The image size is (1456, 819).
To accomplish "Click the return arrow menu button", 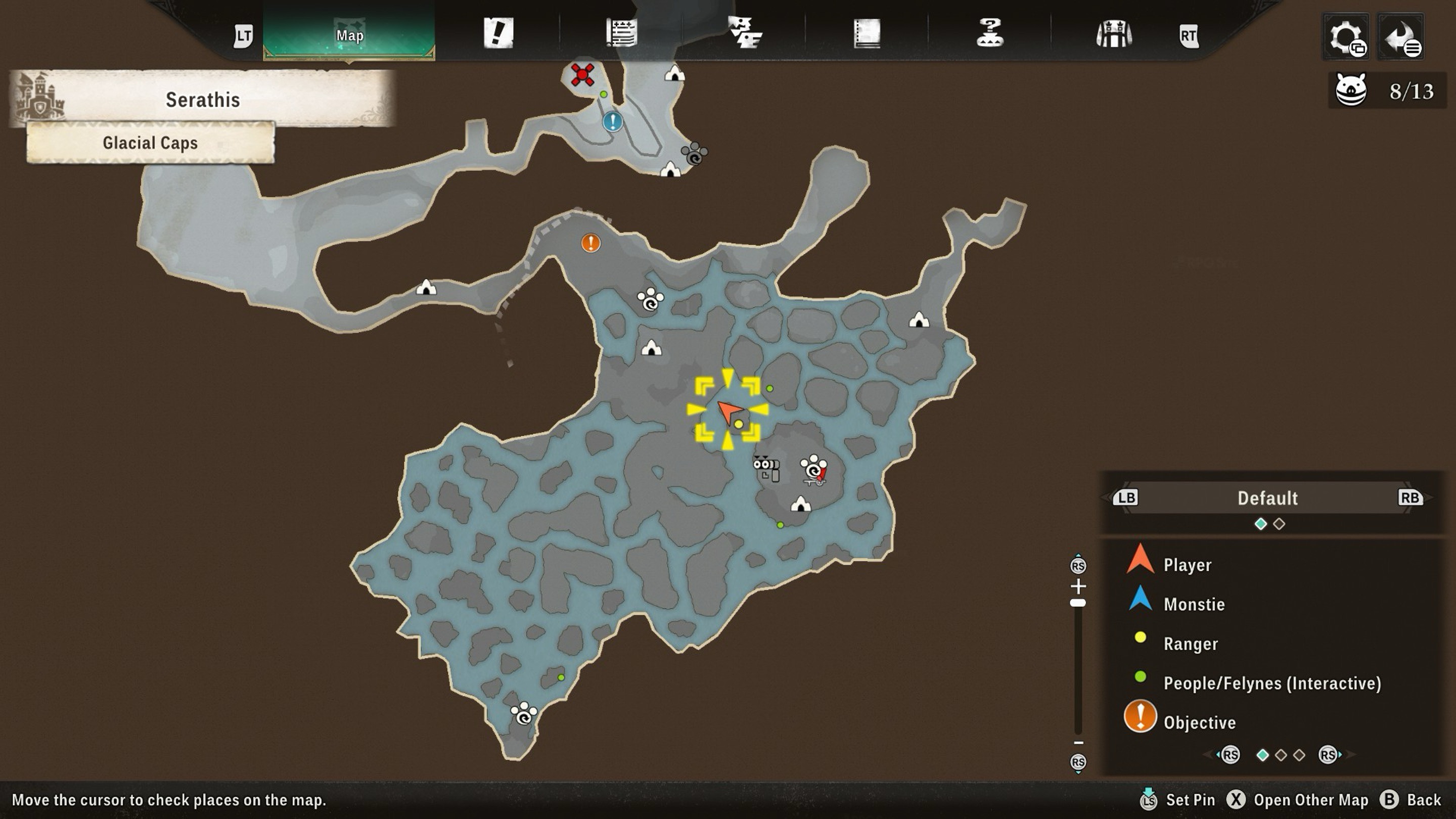I will click(1400, 37).
